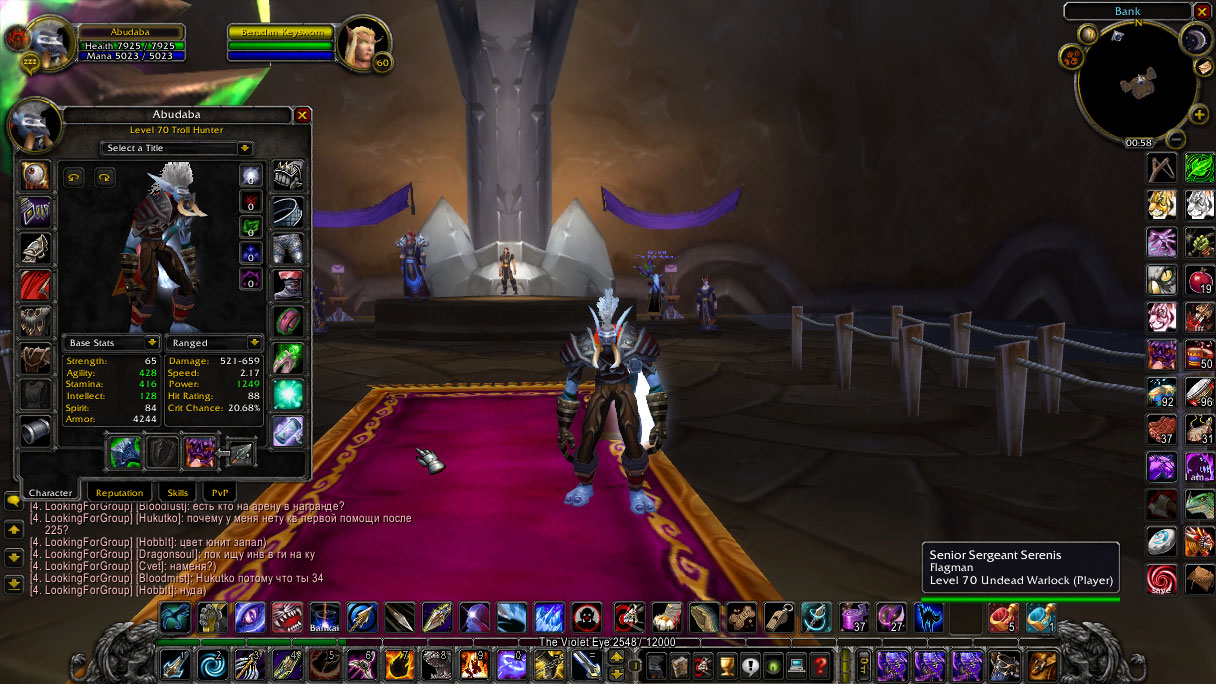Image resolution: width=1216 pixels, height=684 pixels.
Task: Close the Abudaba character panel
Action: point(302,115)
